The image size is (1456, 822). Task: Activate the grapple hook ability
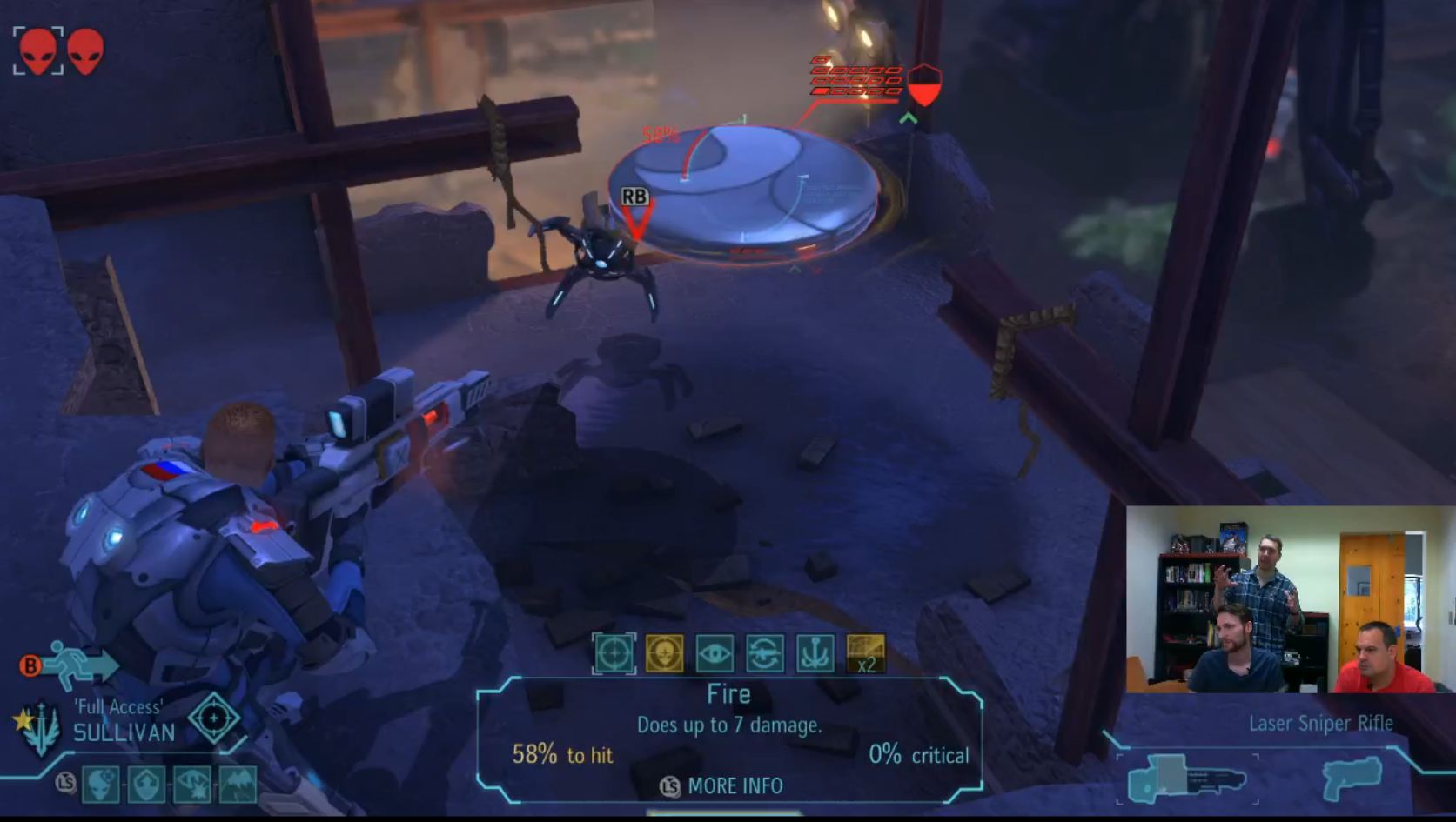(815, 653)
